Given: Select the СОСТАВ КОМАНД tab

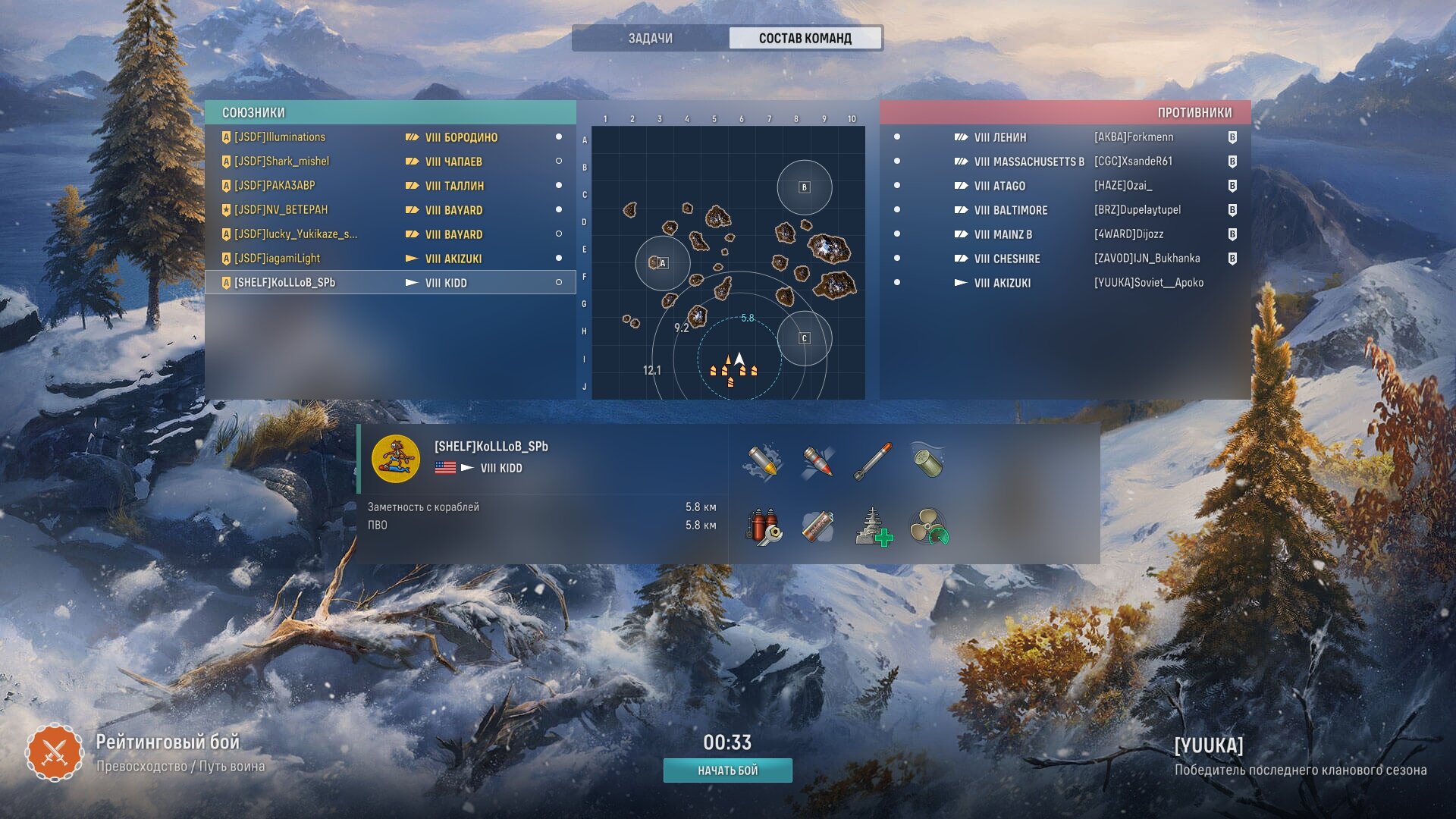Looking at the screenshot, I should coord(805,38).
